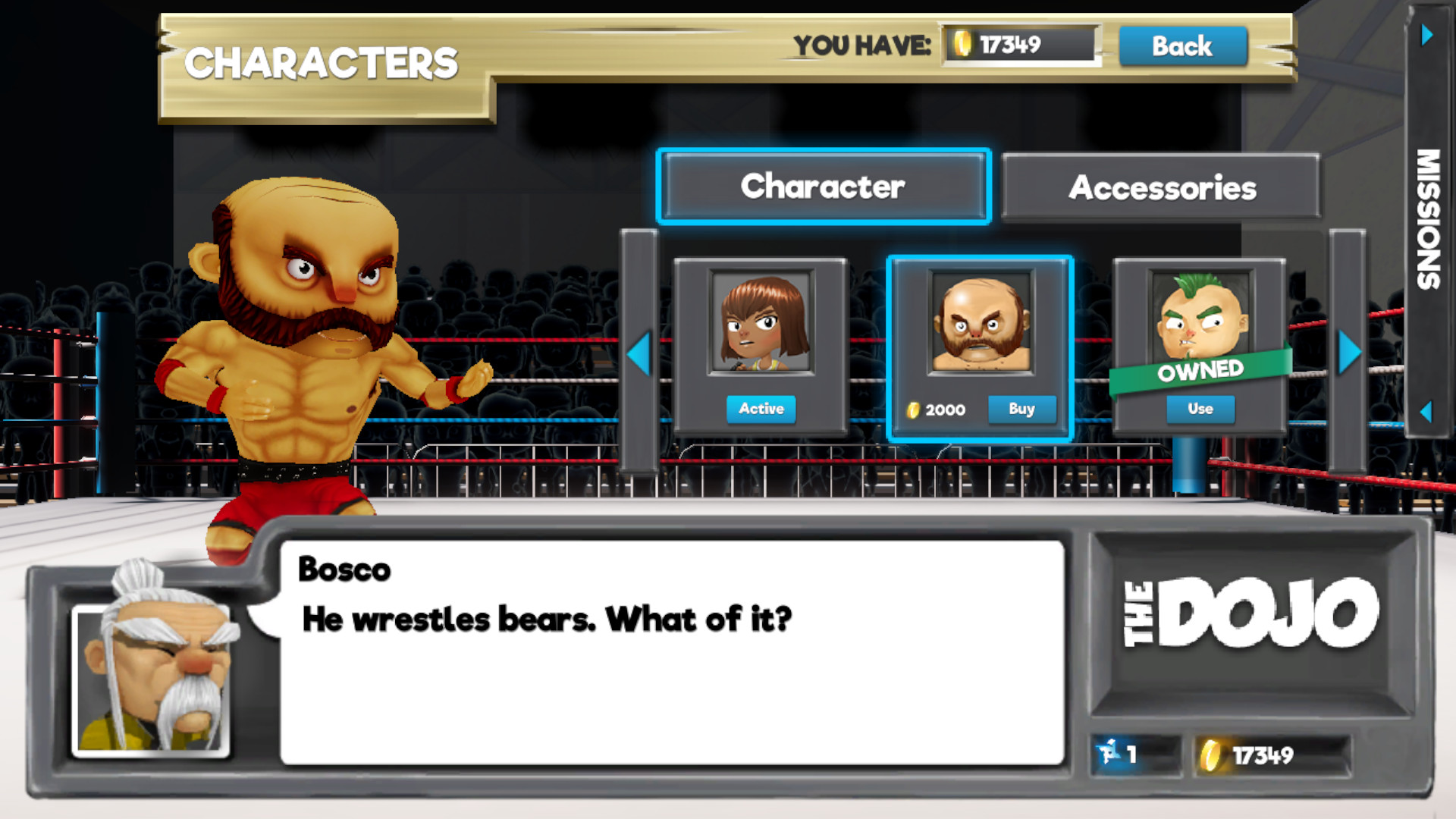Image resolution: width=1456 pixels, height=819 pixels.
Task: Expand character list with left blue arrow
Action: click(x=639, y=350)
